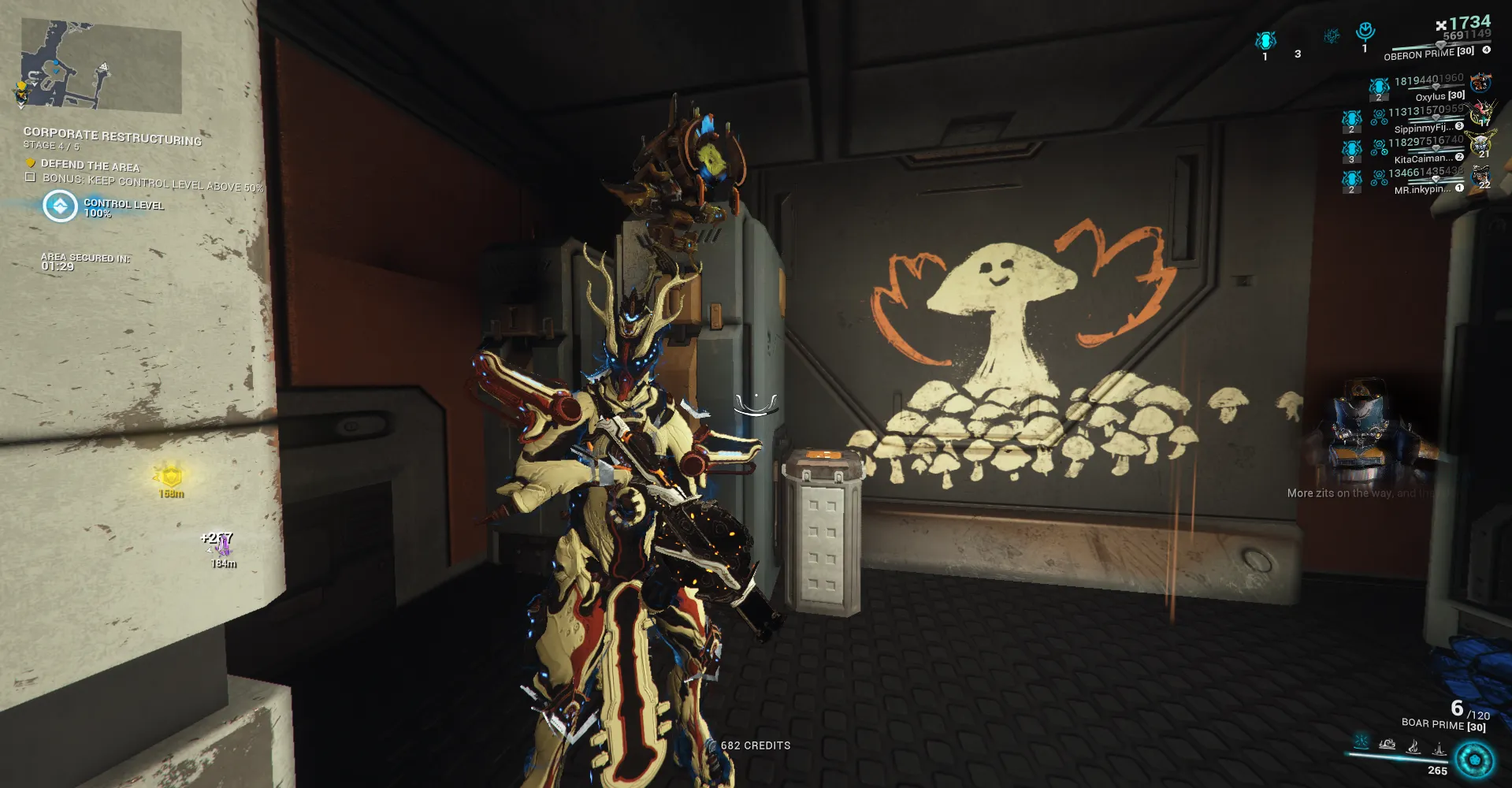Select the Corporate Restructuring bounty tracker
Viewport: 1512px width, 788px height.
tap(112, 136)
